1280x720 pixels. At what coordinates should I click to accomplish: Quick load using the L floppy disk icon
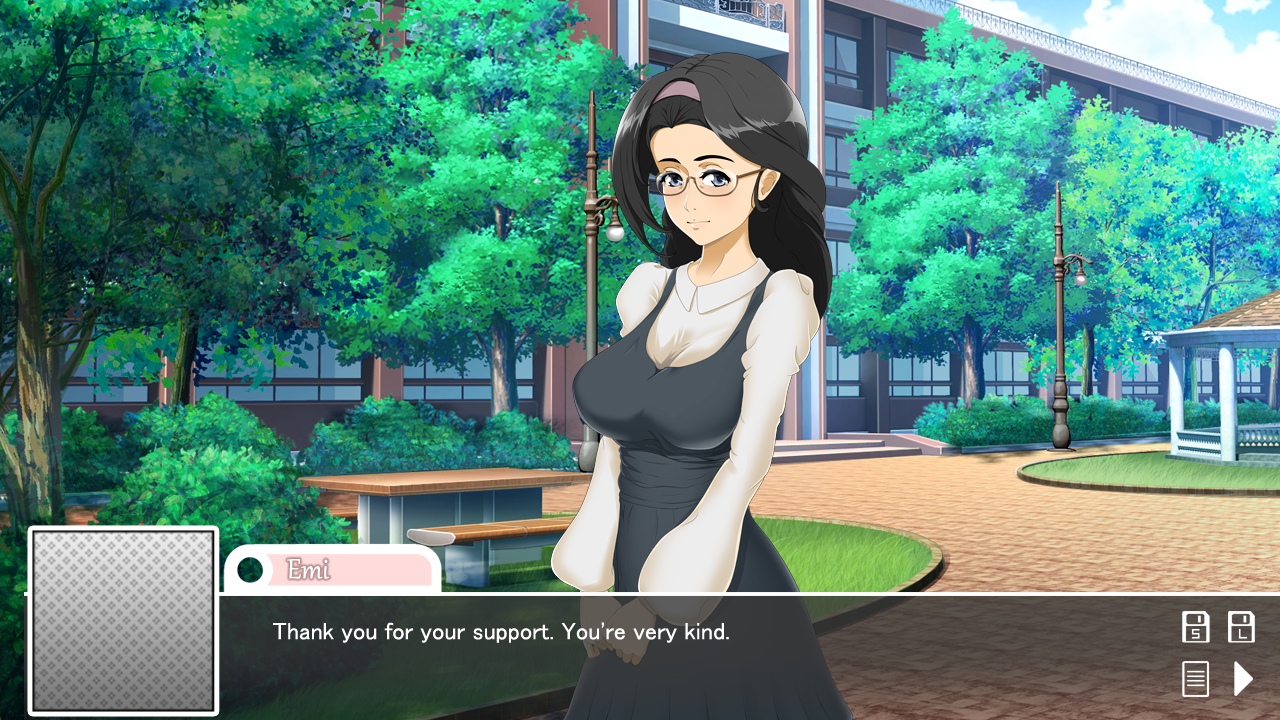click(x=1241, y=626)
